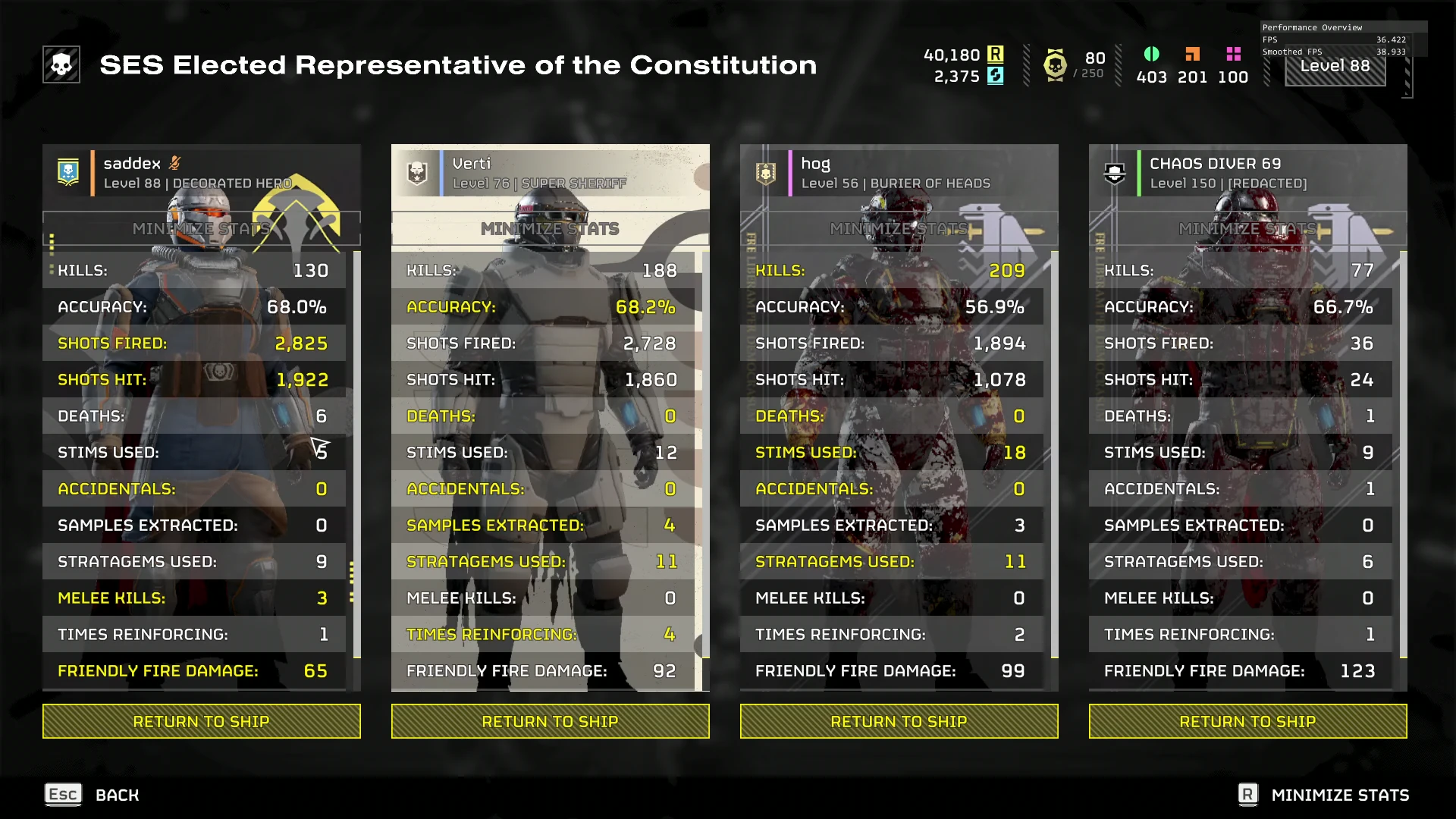Return to ship from hog's panel
The image size is (1456, 819).
pos(899,721)
